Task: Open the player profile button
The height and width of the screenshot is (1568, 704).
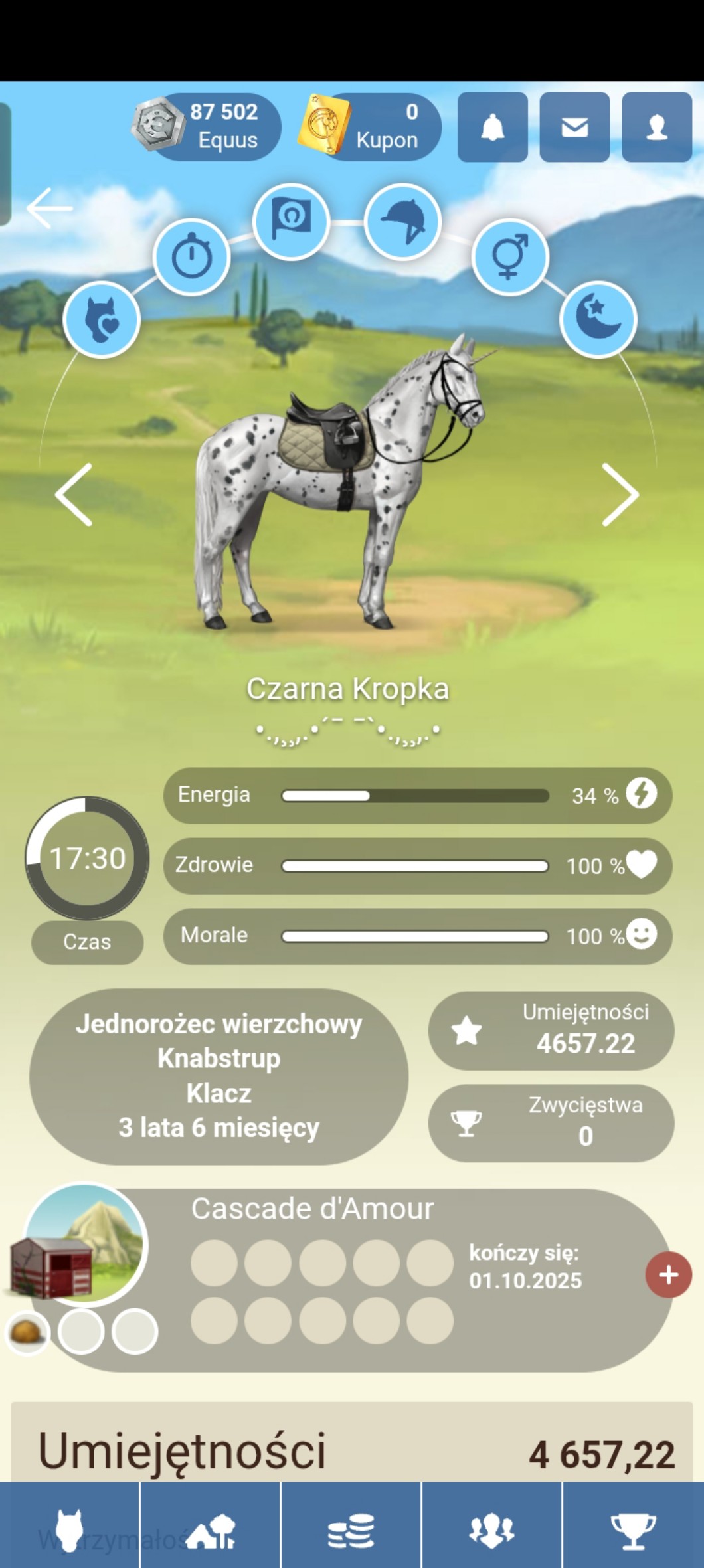Action: (656, 127)
